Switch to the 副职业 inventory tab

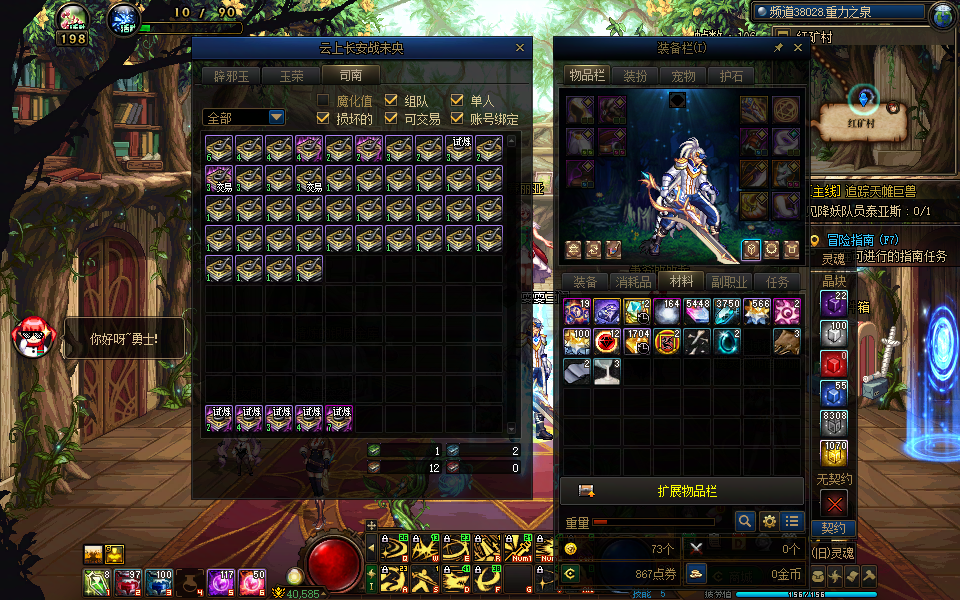729,282
